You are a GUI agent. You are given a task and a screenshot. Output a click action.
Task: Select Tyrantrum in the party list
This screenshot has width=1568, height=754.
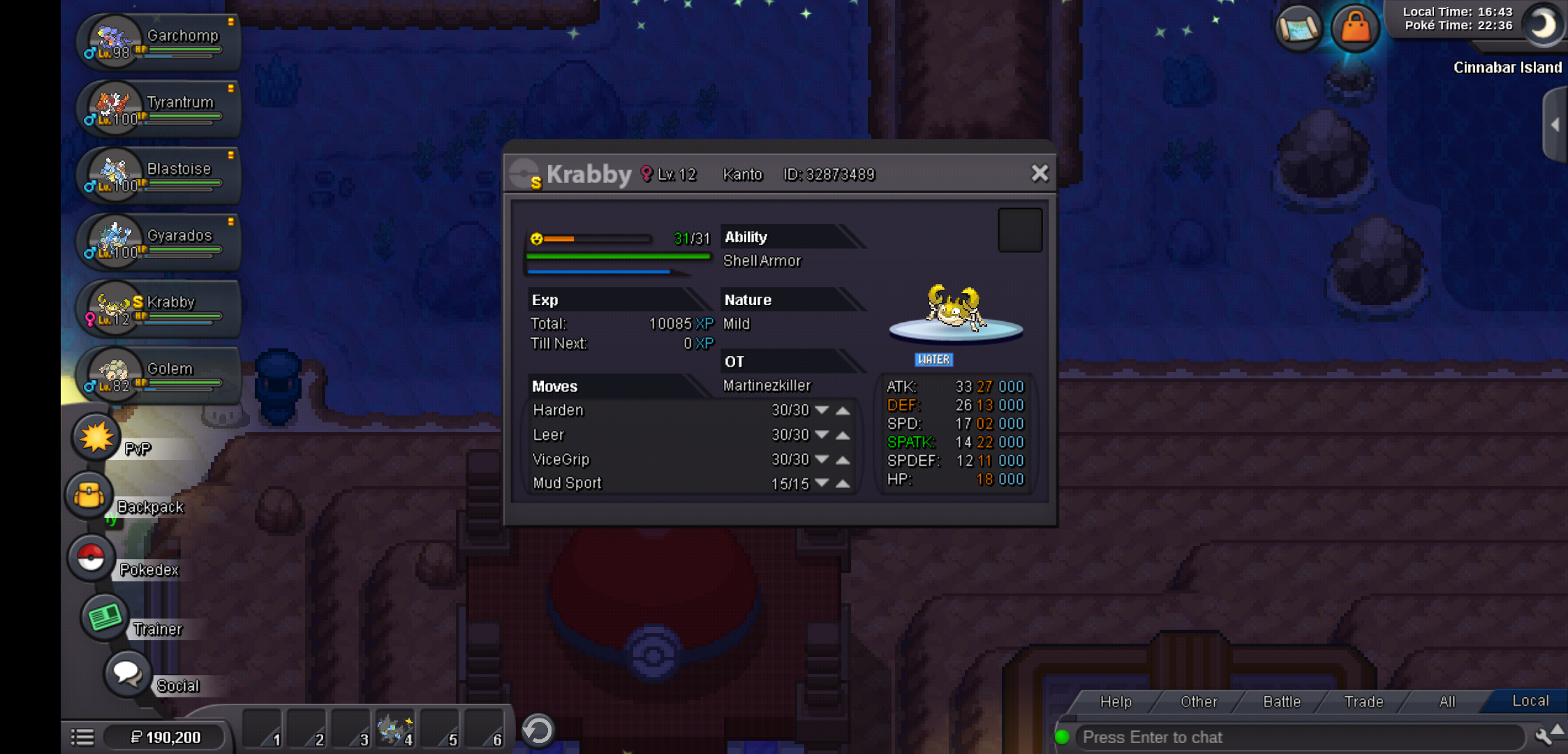pyautogui.click(x=159, y=108)
